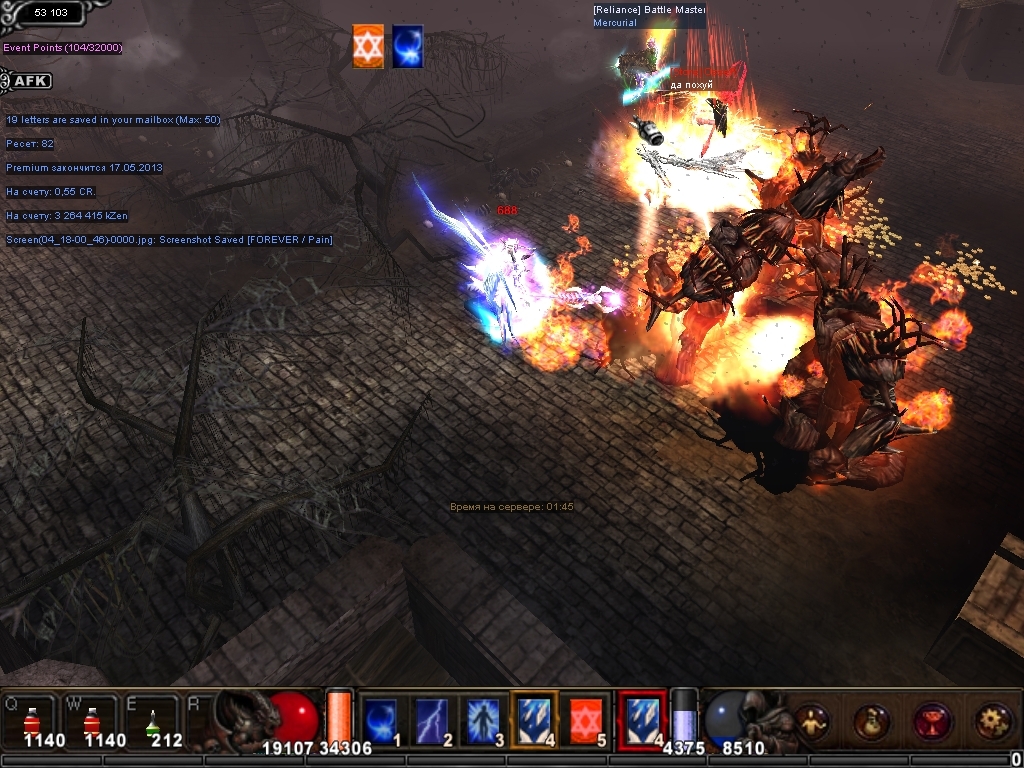
Task: Use the red potion in slot Q
Action: click(33, 718)
